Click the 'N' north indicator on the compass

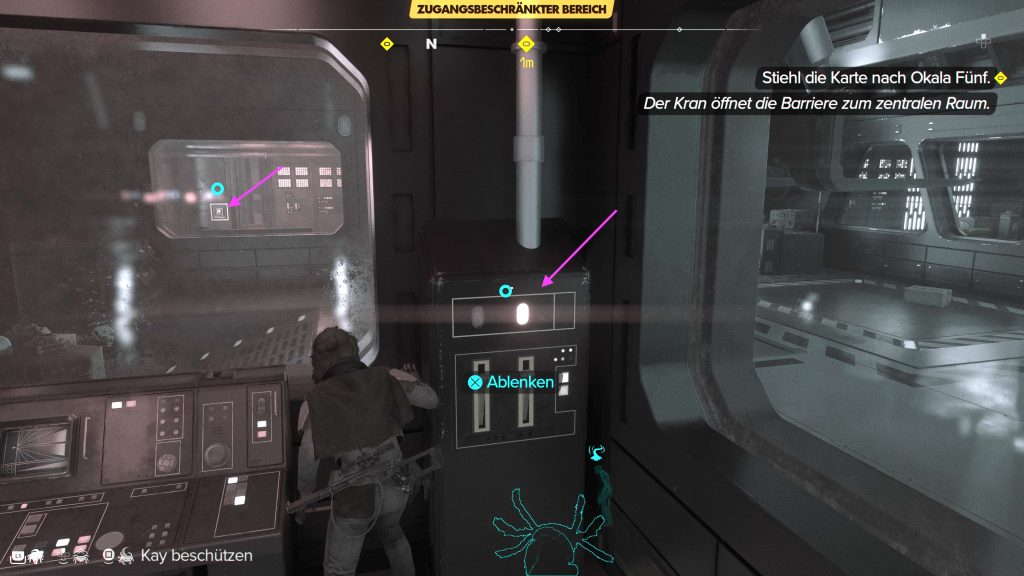[x=432, y=45]
